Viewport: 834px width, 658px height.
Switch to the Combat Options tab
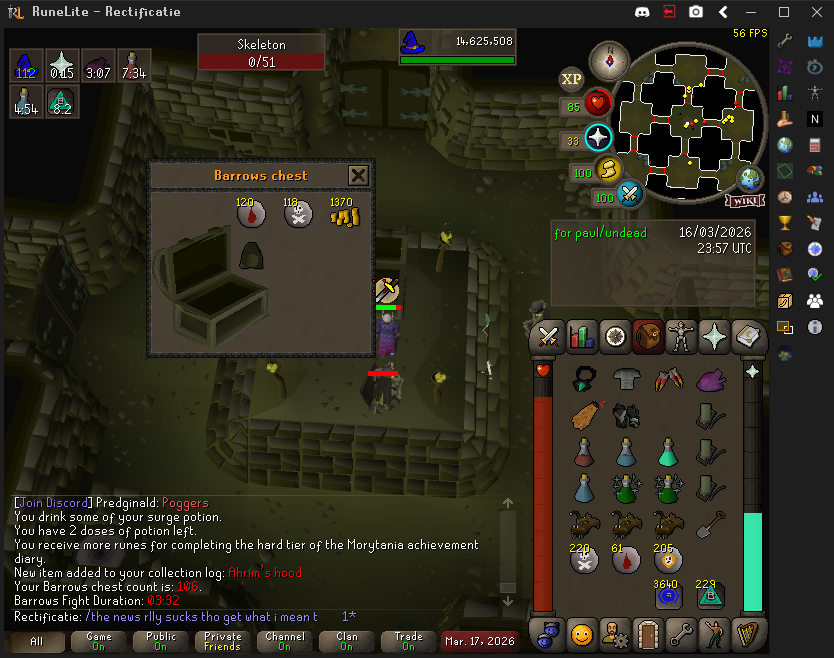pyautogui.click(x=548, y=337)
